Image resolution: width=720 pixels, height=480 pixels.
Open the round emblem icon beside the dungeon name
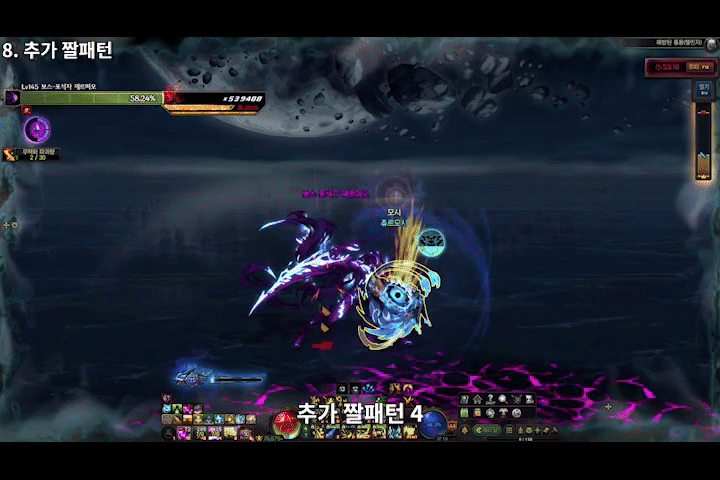[x=711, y=43]
